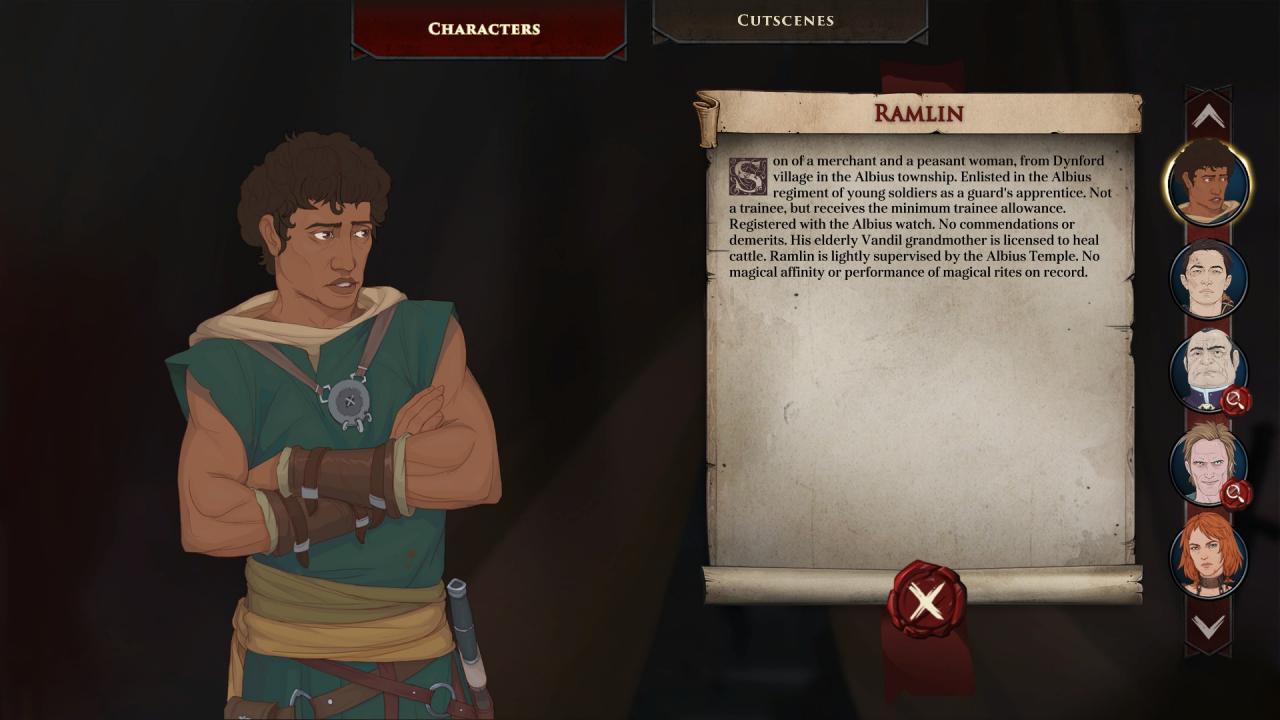Open the Cutscenes tab
The image size is (1280, 720).
click(x=785, y=20)
